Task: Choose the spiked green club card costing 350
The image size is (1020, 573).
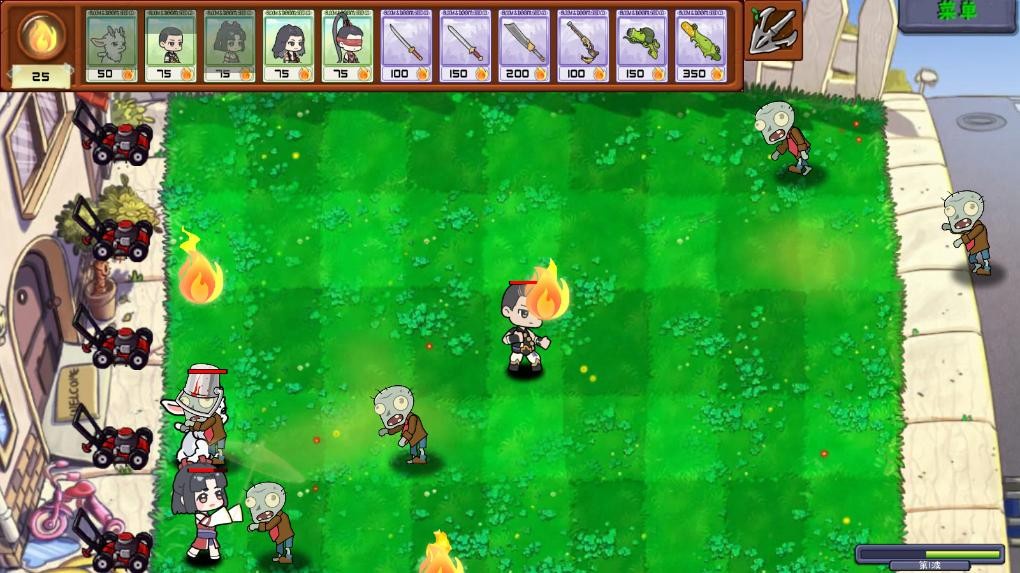Action: point(701,46)
